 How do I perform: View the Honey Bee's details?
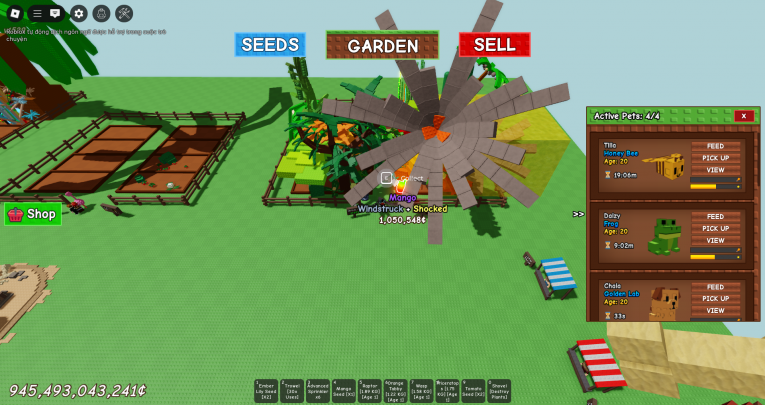[715, 170]
